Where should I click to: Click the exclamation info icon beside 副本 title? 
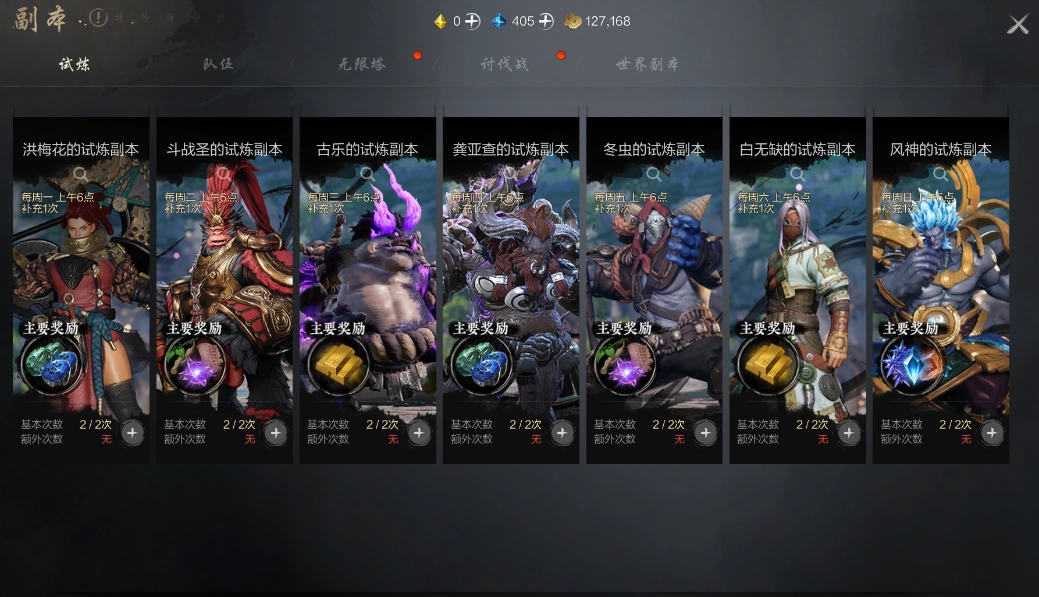point(98,18)
